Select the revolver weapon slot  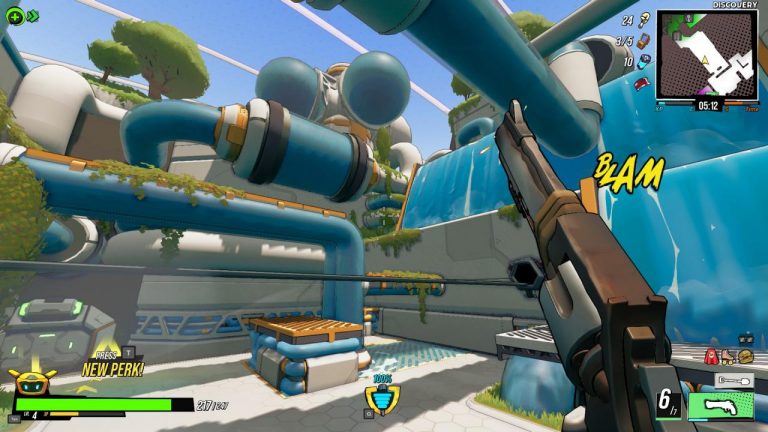point(721,406)
